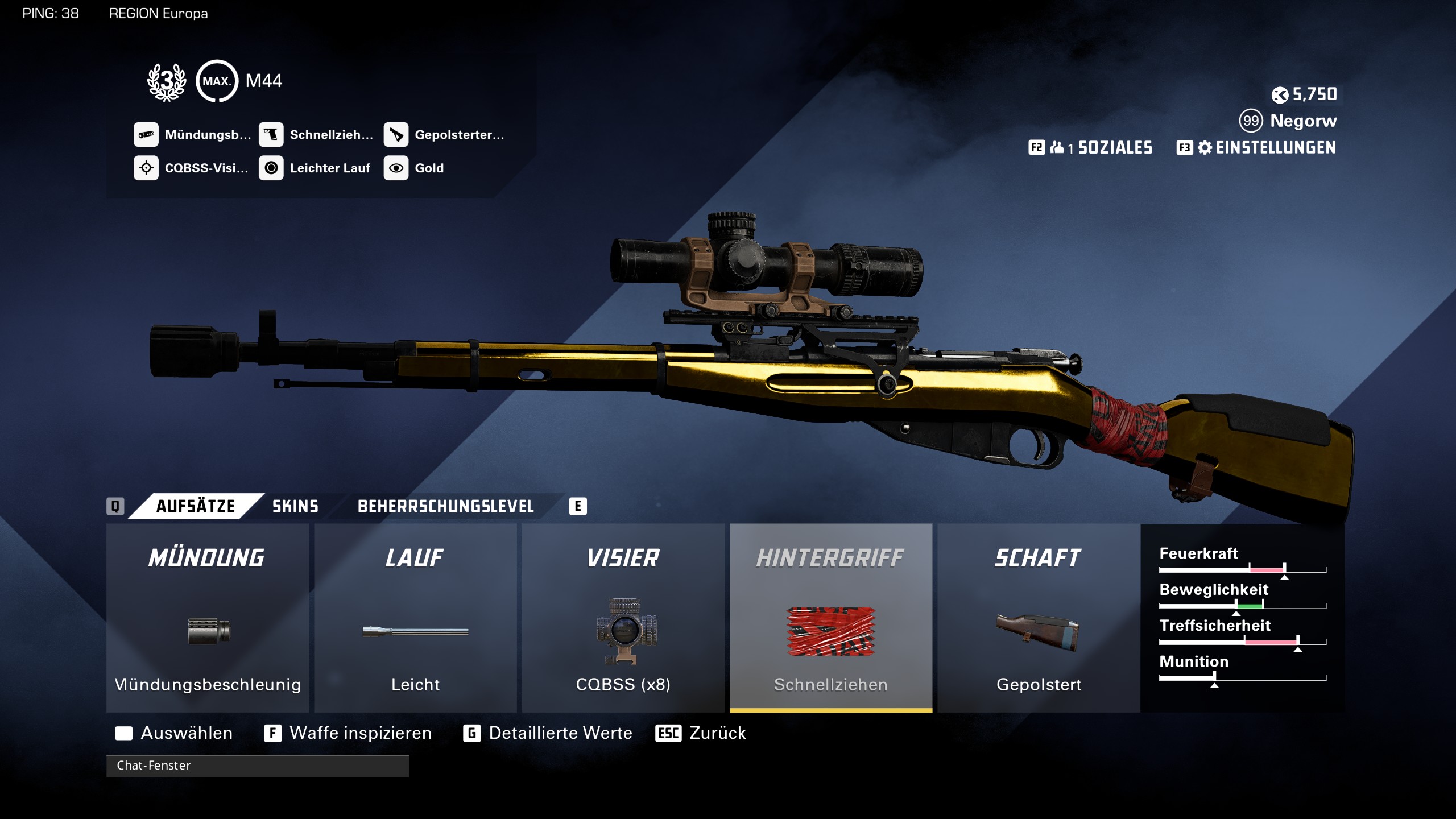The width and height of the screenshot is (1456, 819).
Task: Click the Auswählen option
Action: 185,733
